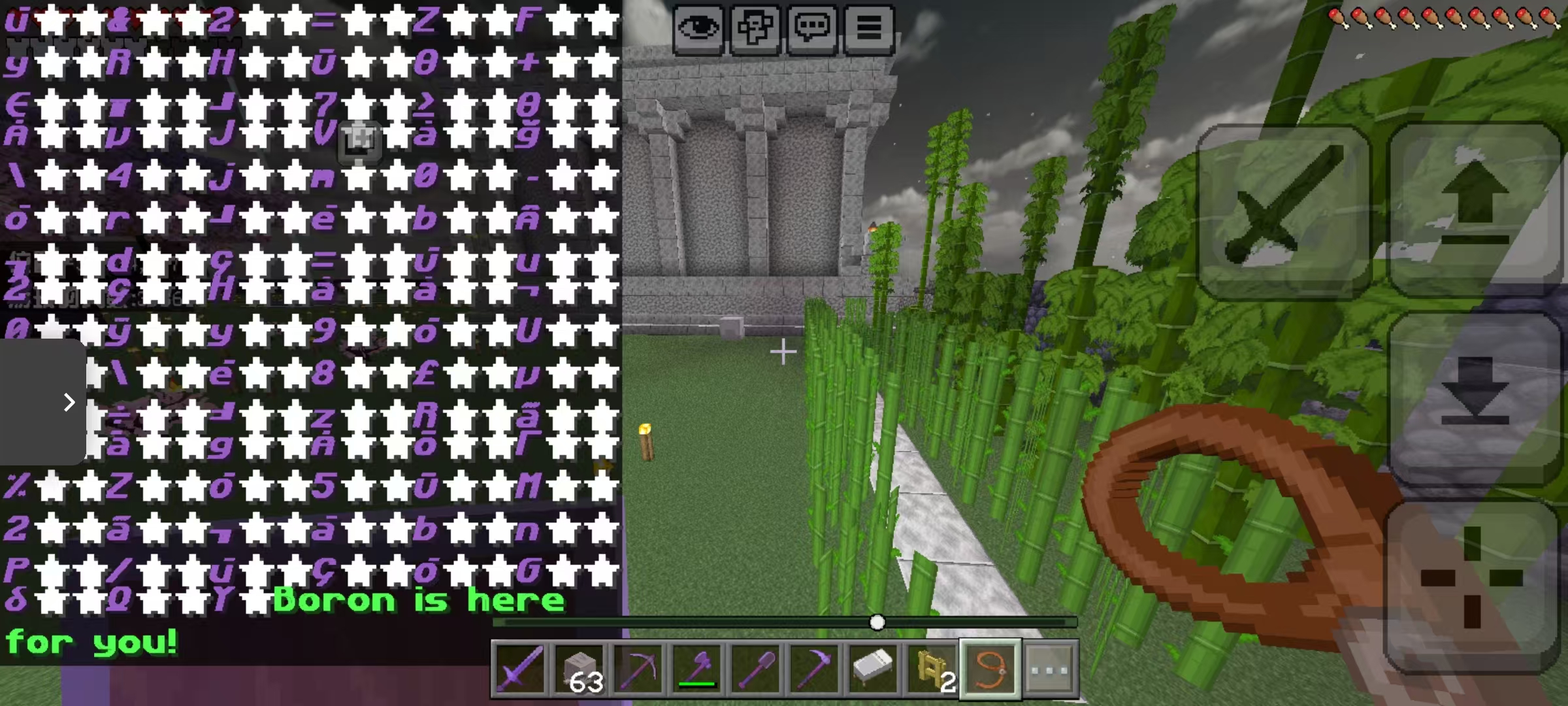Open the chat with the speech bubble icon
The image size is (1568, 706).
(x=812, y=27)
